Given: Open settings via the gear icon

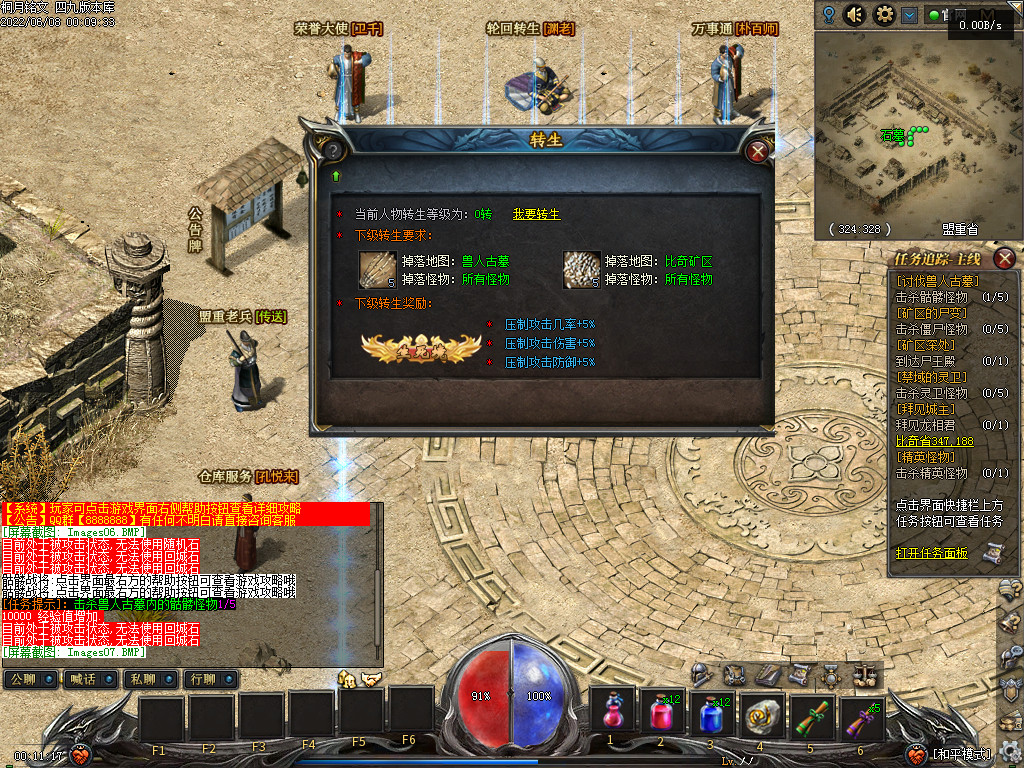Looking at the screenshot, I should point(883,15).
